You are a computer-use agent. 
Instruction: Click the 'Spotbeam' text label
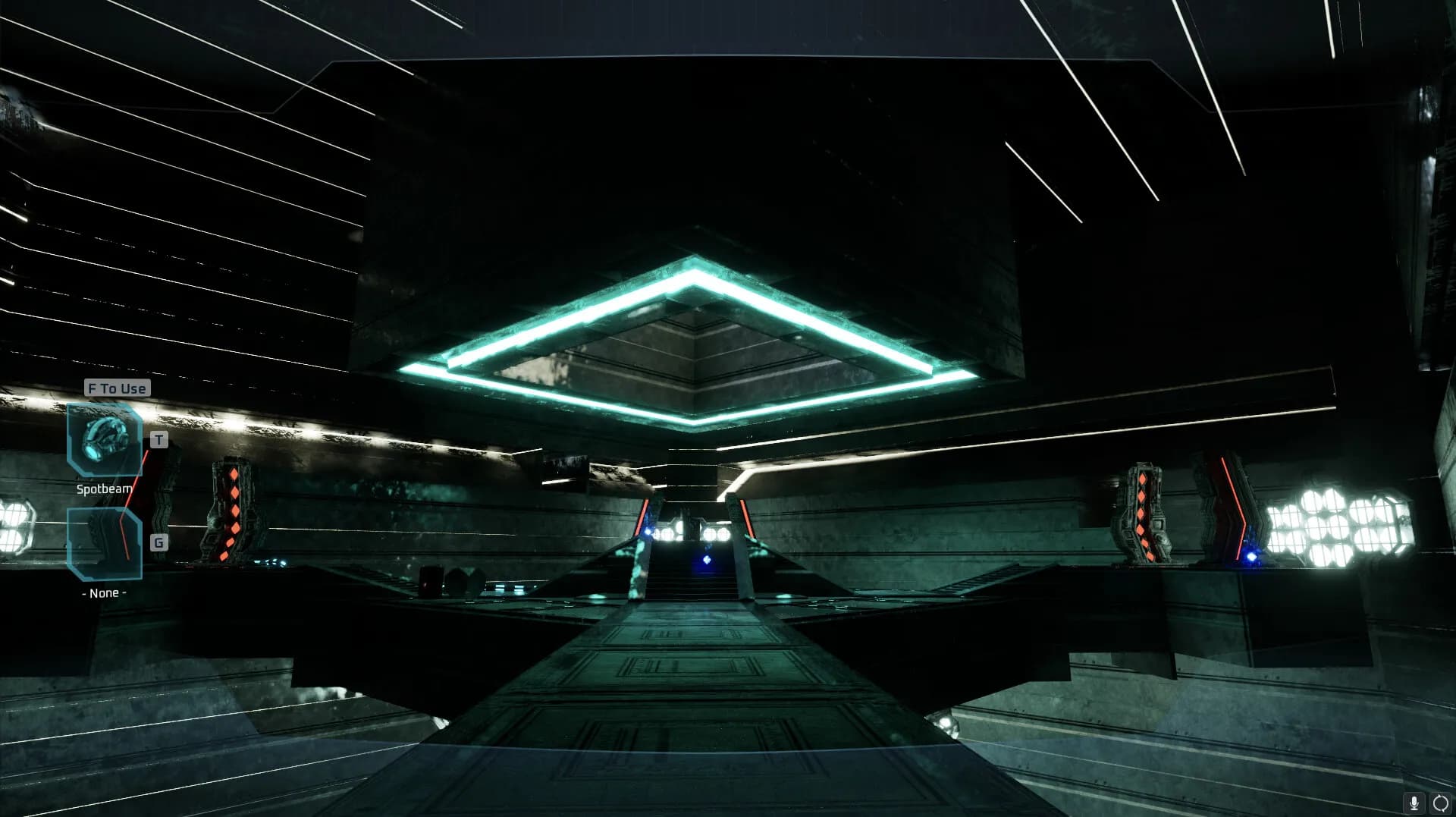coord(104,489)
